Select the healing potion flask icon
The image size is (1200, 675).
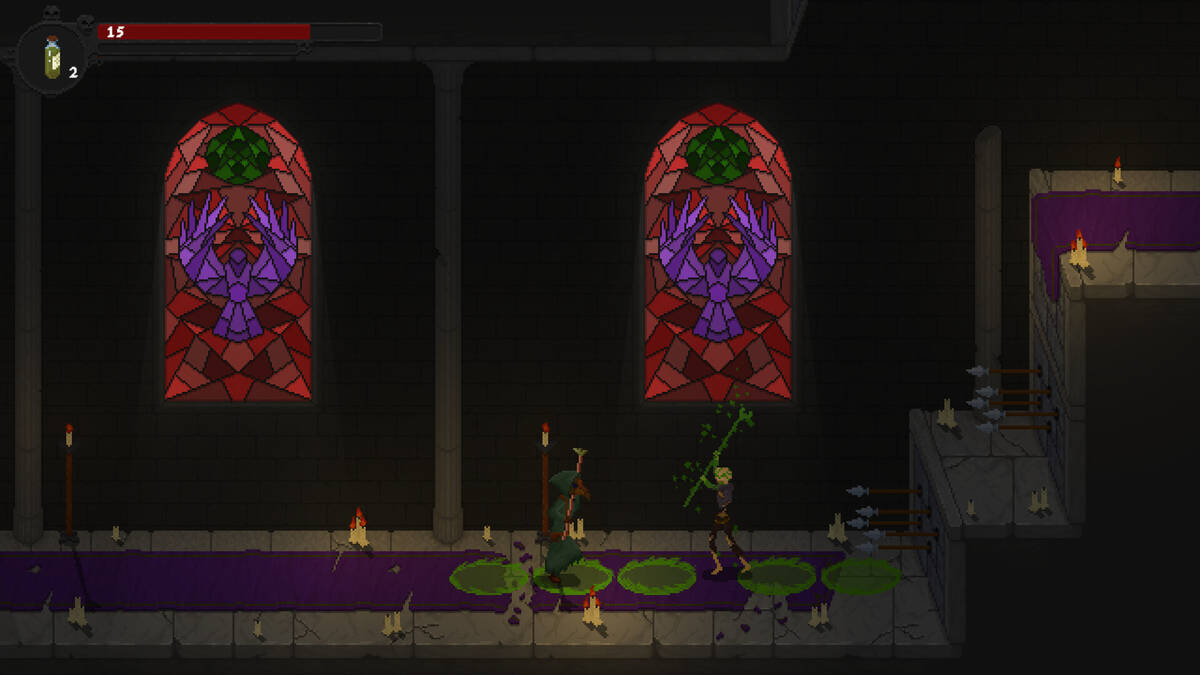point(53,57)
